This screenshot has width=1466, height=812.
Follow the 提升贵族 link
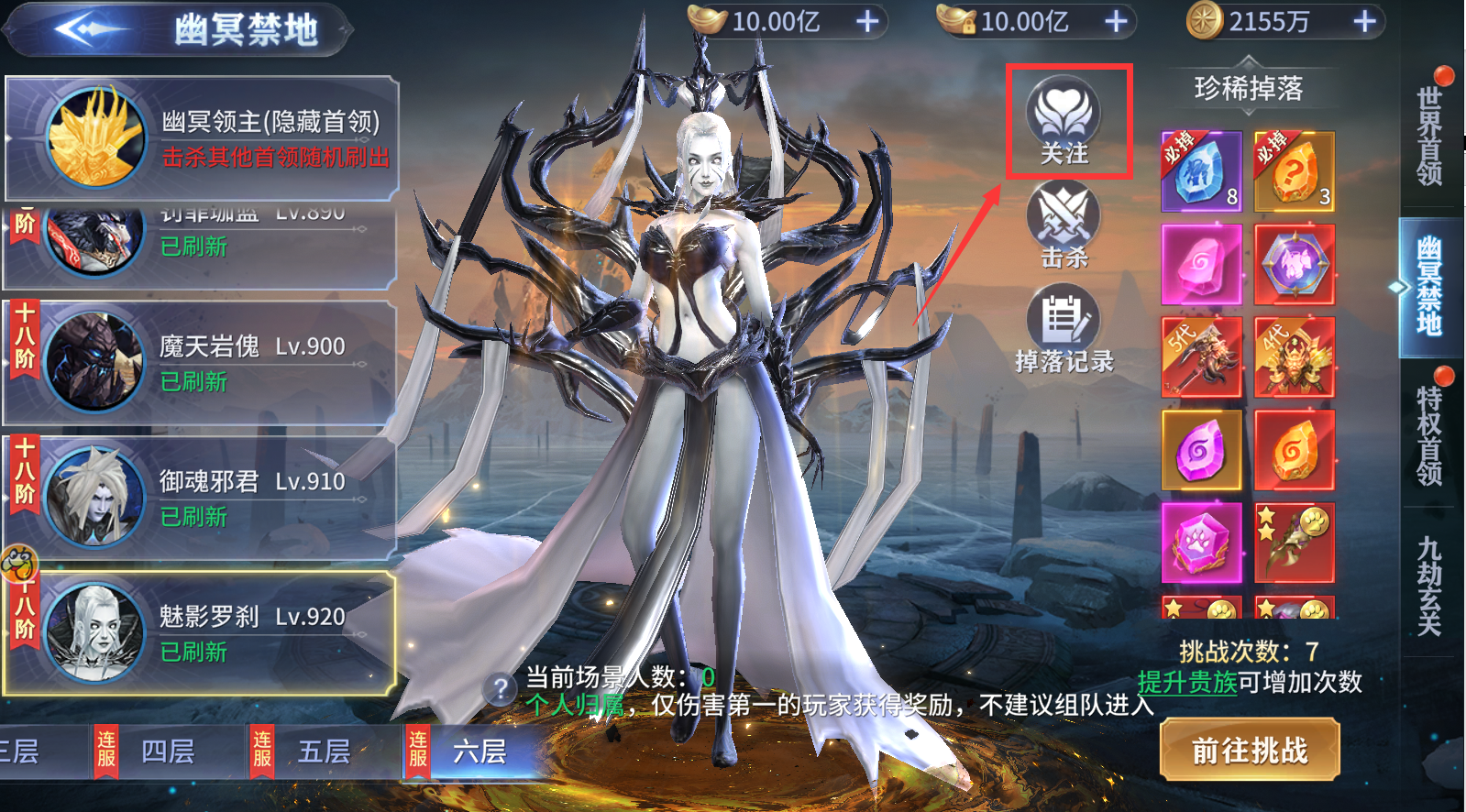coord(1187,682)
